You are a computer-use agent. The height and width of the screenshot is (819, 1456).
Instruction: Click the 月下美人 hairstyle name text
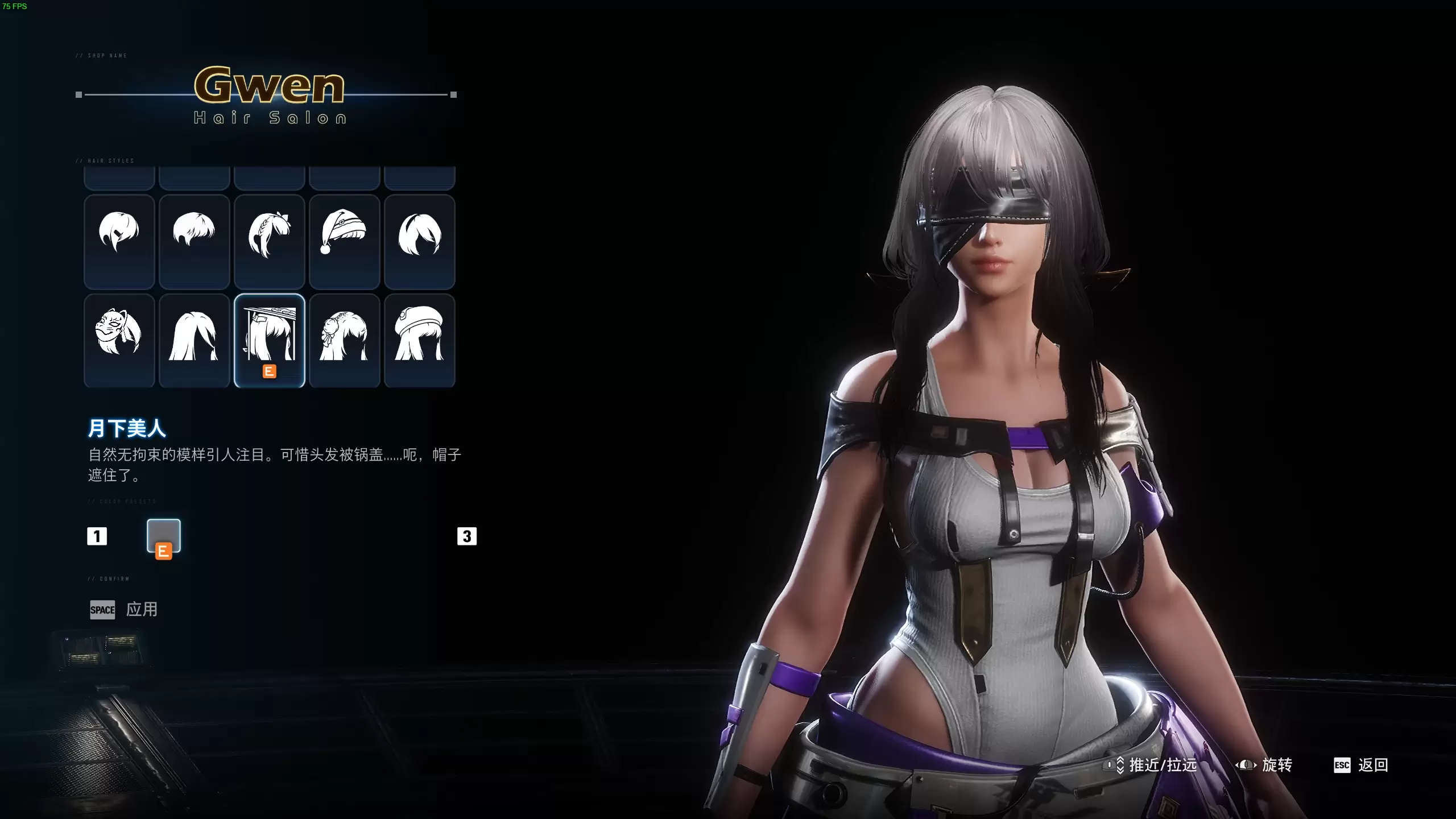pos(126,428)
